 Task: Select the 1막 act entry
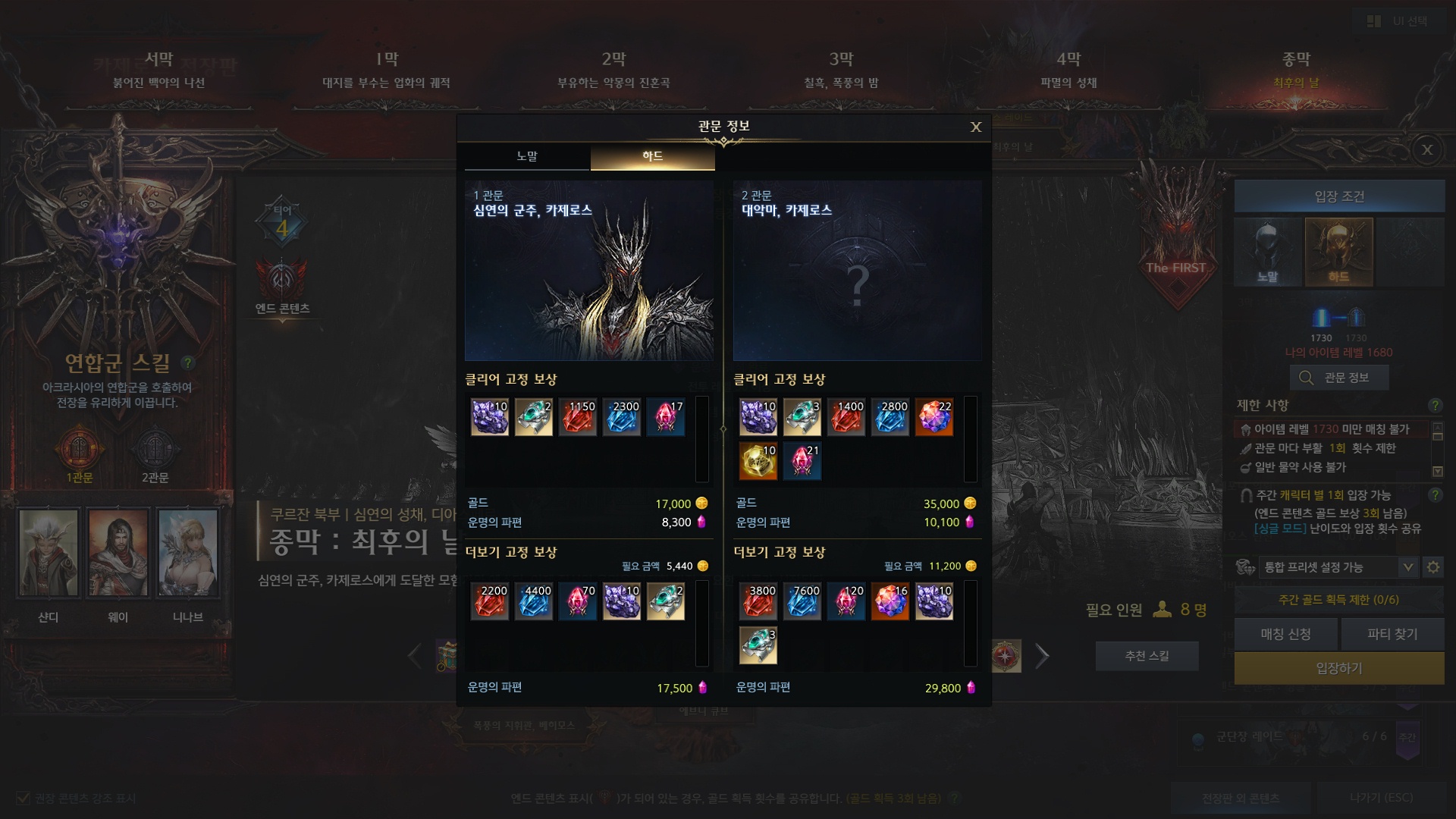click(x=387, y=69)
